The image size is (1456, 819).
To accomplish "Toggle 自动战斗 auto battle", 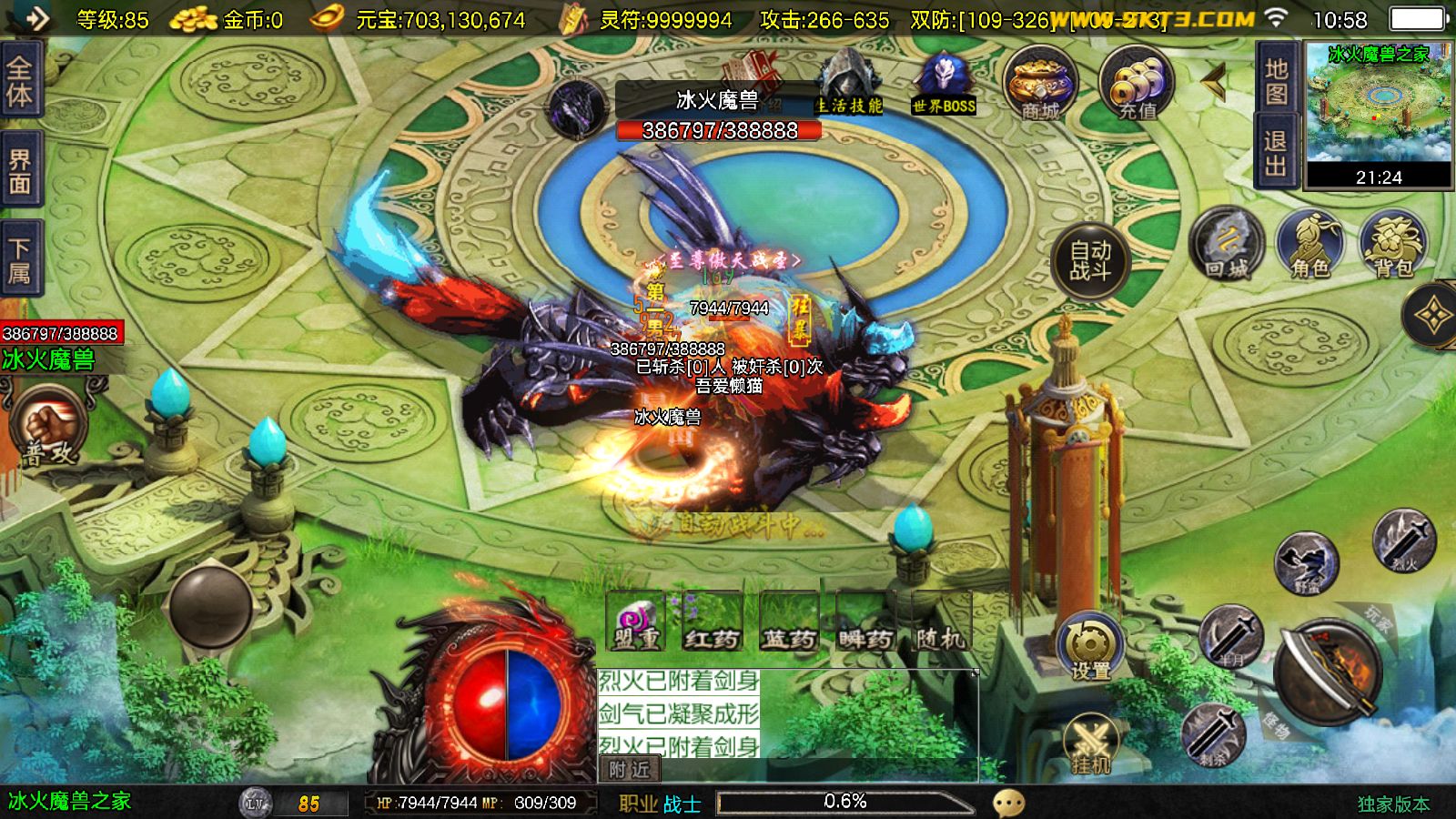I will click(x=1090, y=261).
